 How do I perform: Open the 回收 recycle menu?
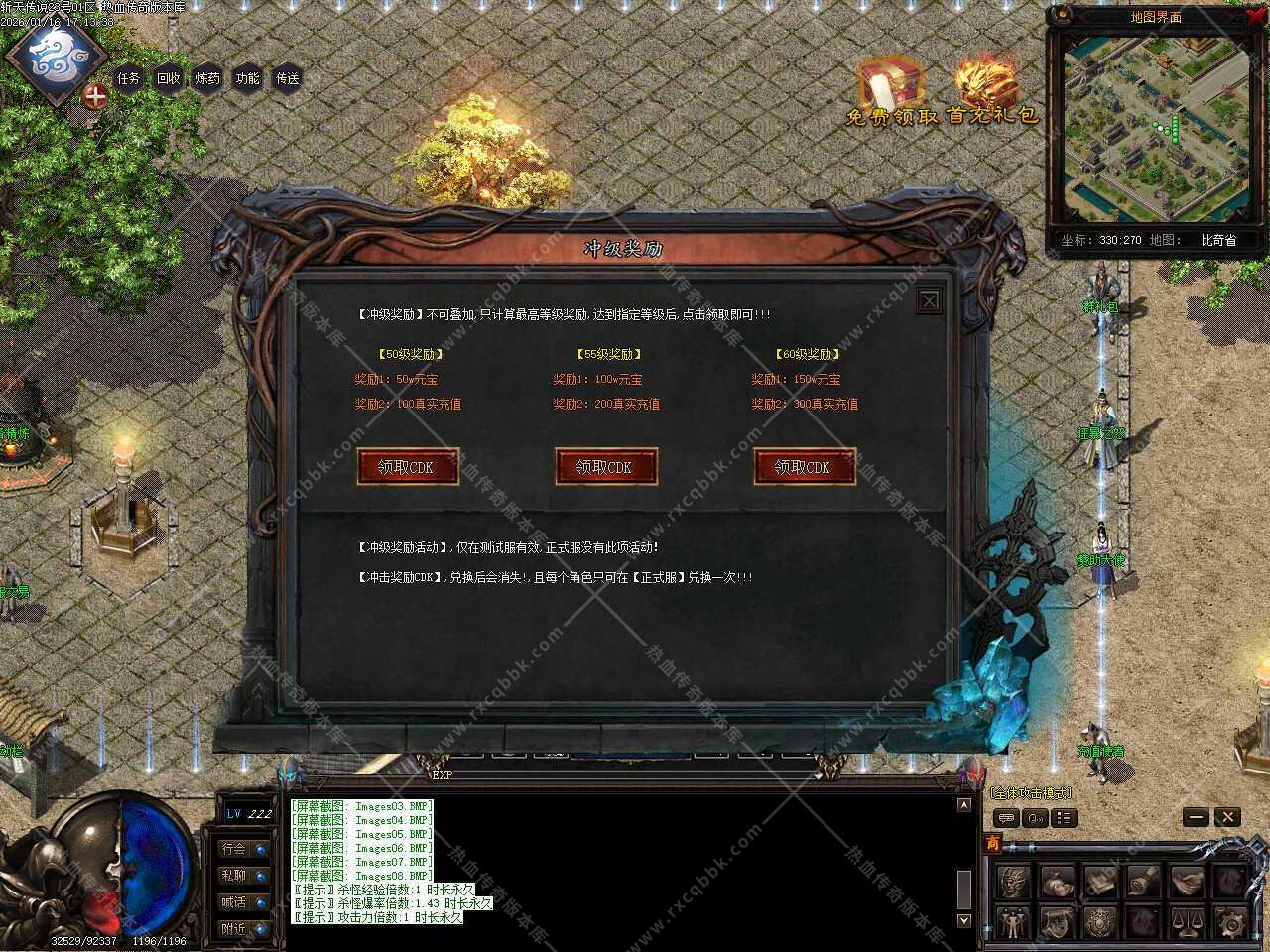[x=169, y=78]
